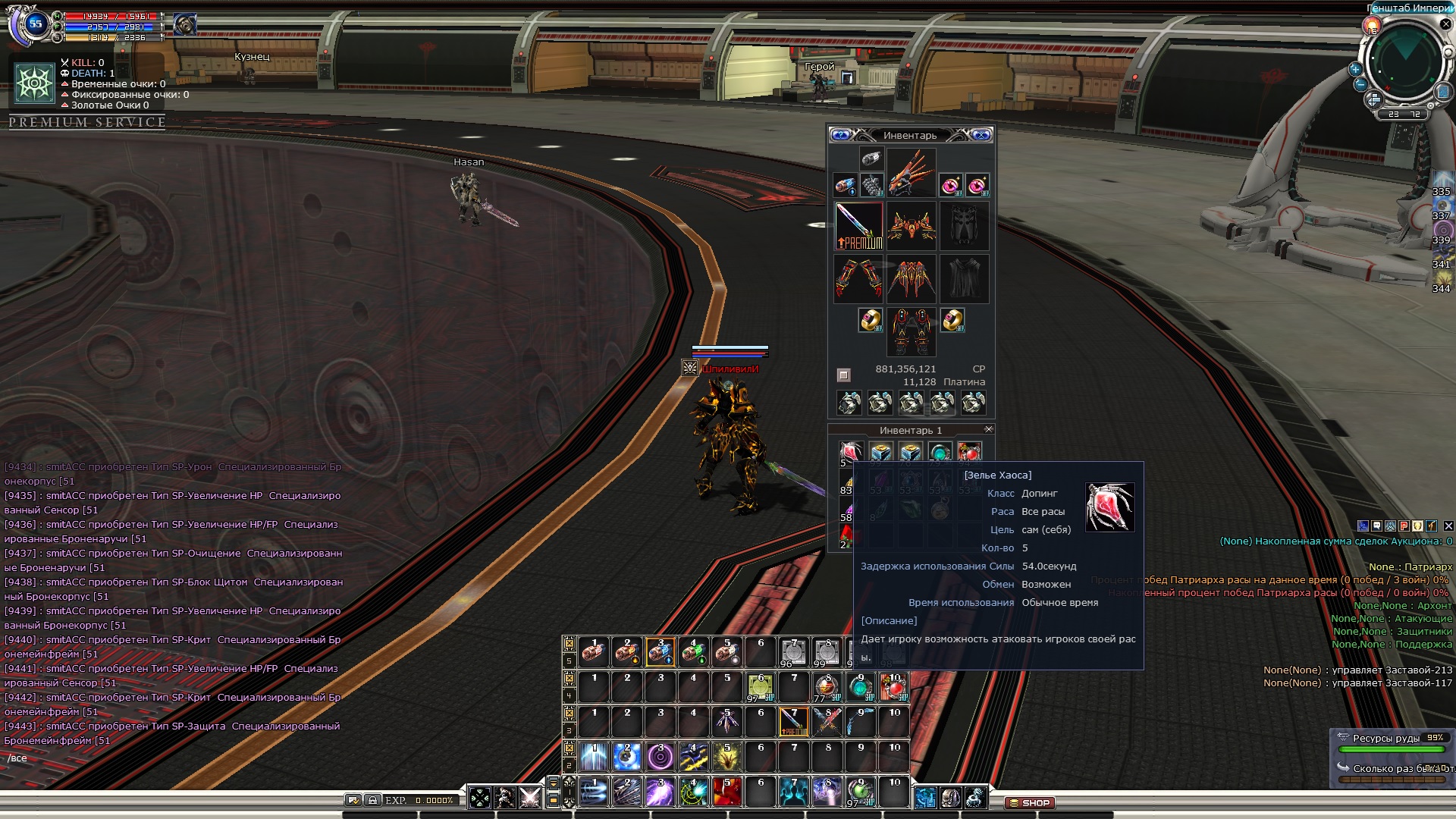This screenshot has height=819, width=1456.
Task: Select the equipped helmet slot
Action: click(911, 173)
